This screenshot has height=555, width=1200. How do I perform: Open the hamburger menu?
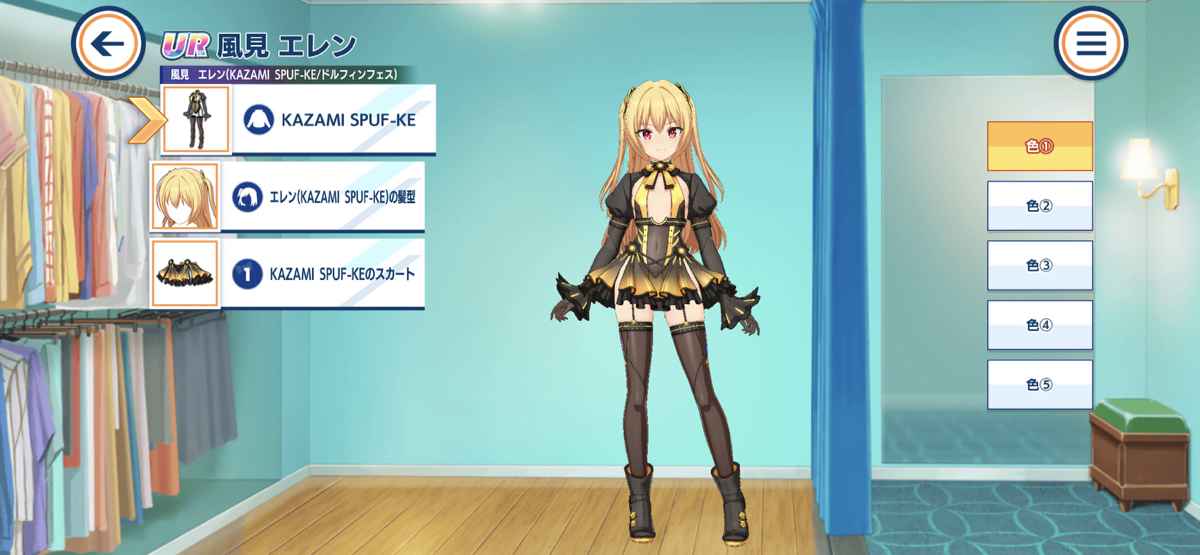click(1090, 44)
